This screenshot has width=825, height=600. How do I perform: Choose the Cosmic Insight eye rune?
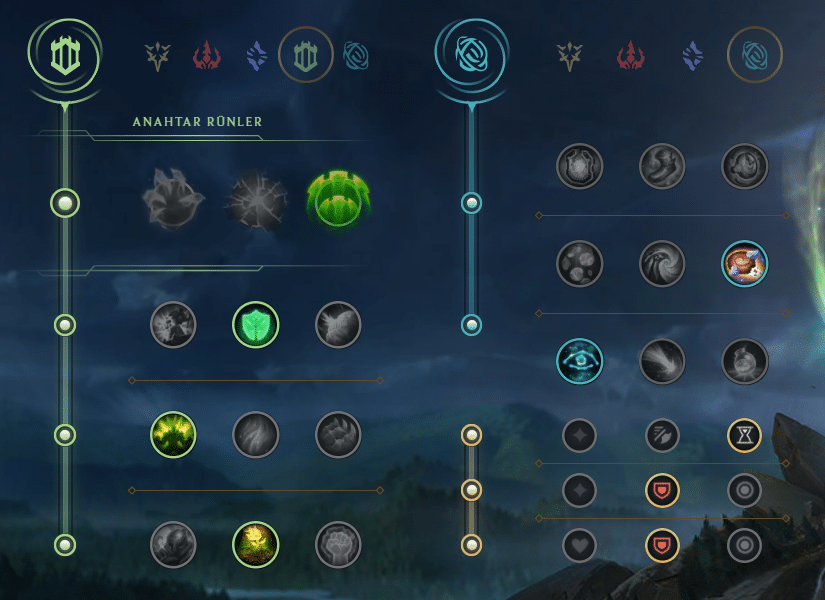pos(580,361)
